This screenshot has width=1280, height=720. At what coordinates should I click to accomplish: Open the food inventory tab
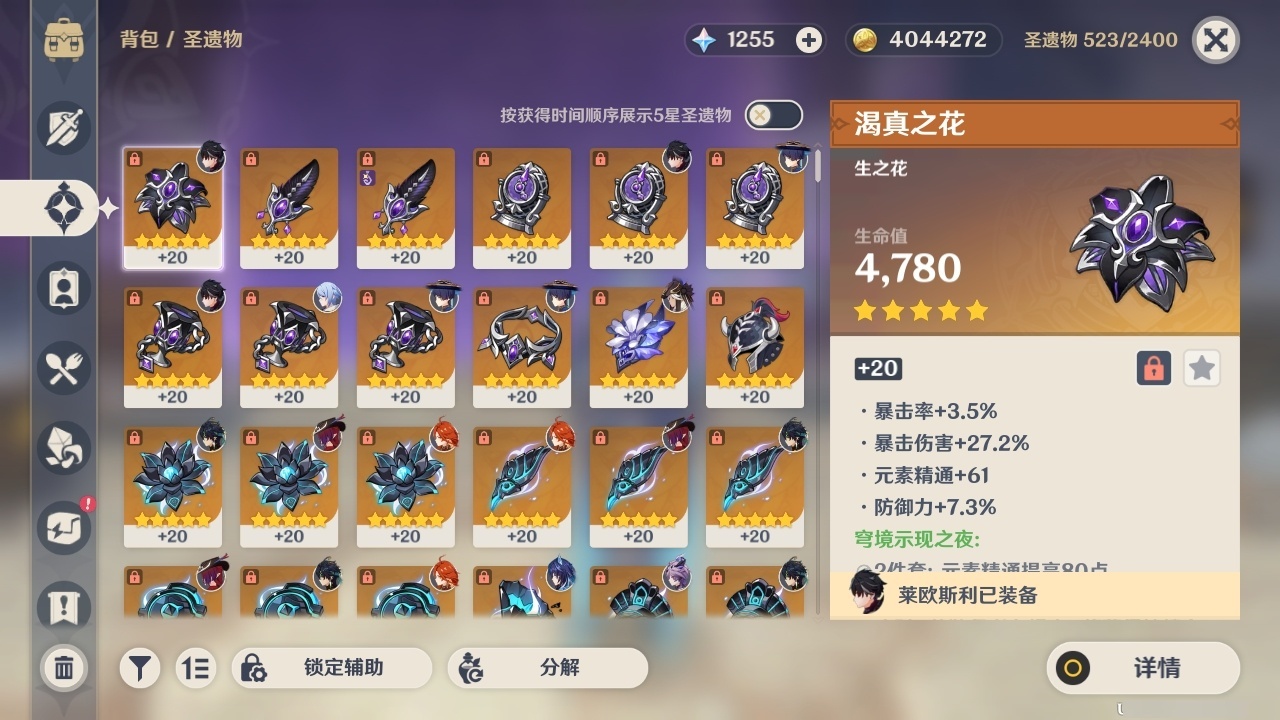63,368
